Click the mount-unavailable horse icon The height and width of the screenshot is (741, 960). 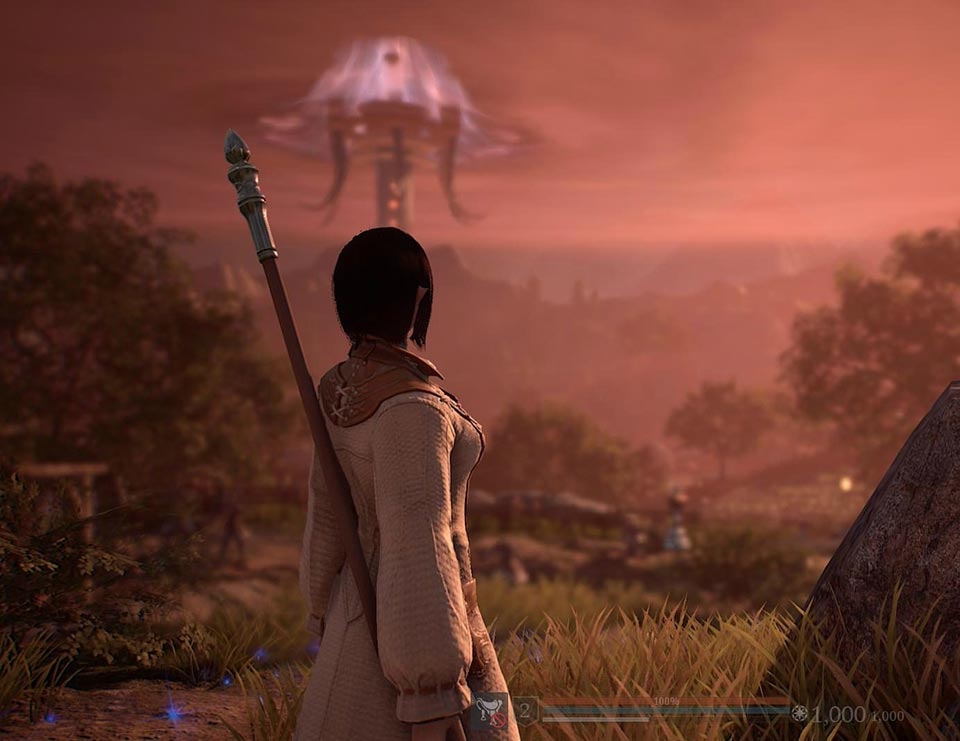point(490,711)
